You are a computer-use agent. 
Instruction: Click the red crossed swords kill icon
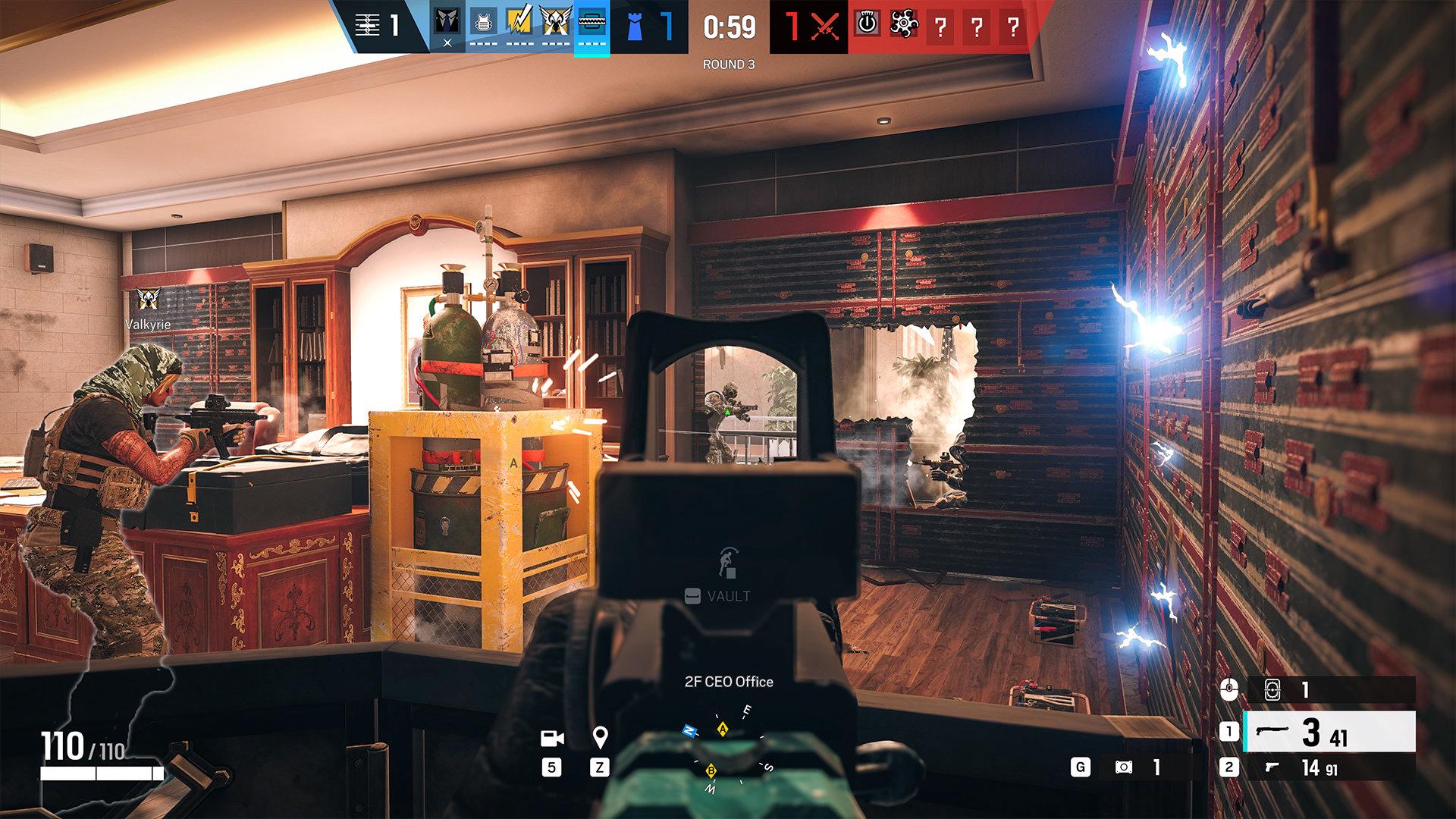[827, 25]
